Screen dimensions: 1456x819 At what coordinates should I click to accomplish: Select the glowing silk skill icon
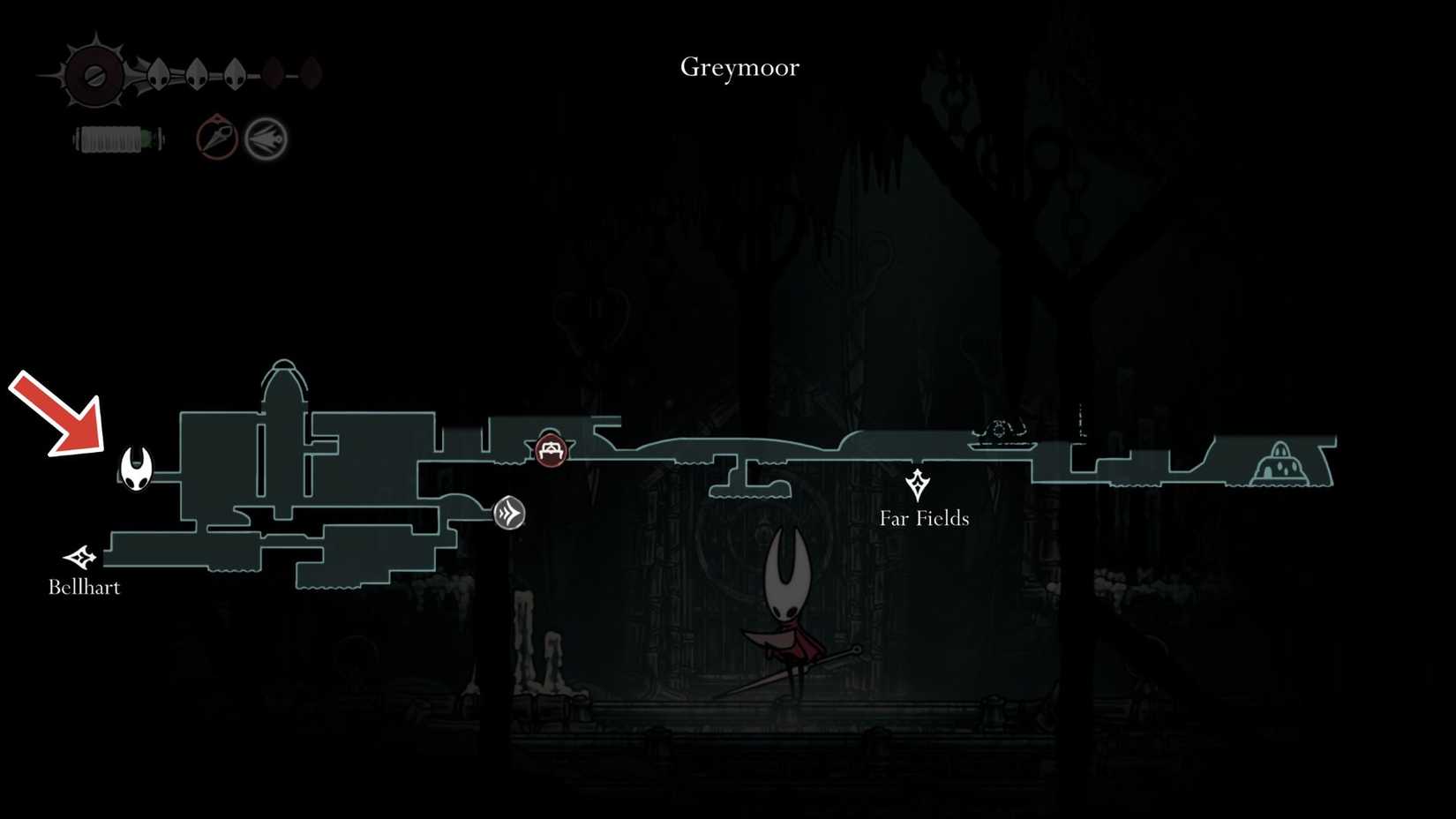click(265, 139)
